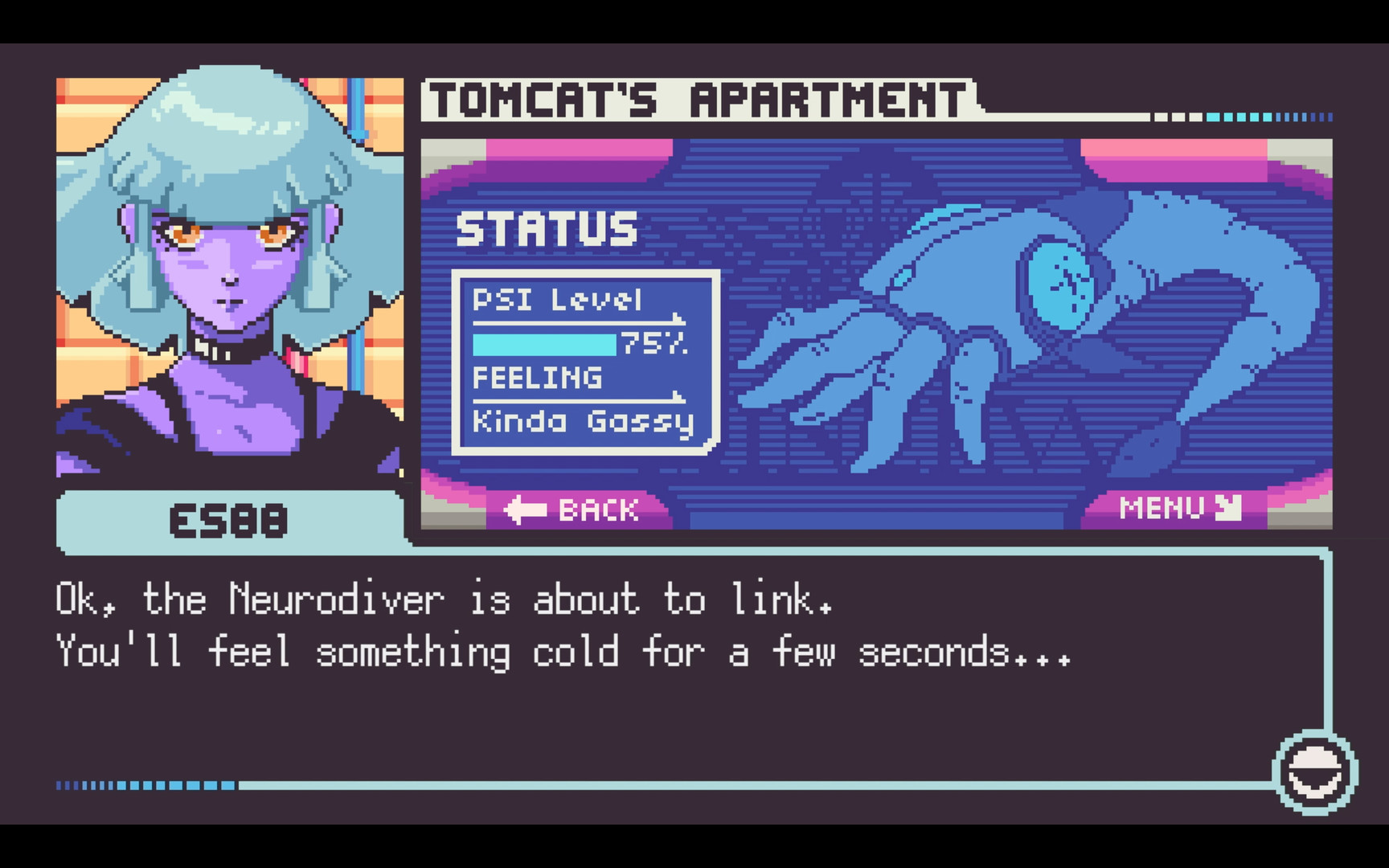Select the ES88 name tag

click(x=227, y=522)
